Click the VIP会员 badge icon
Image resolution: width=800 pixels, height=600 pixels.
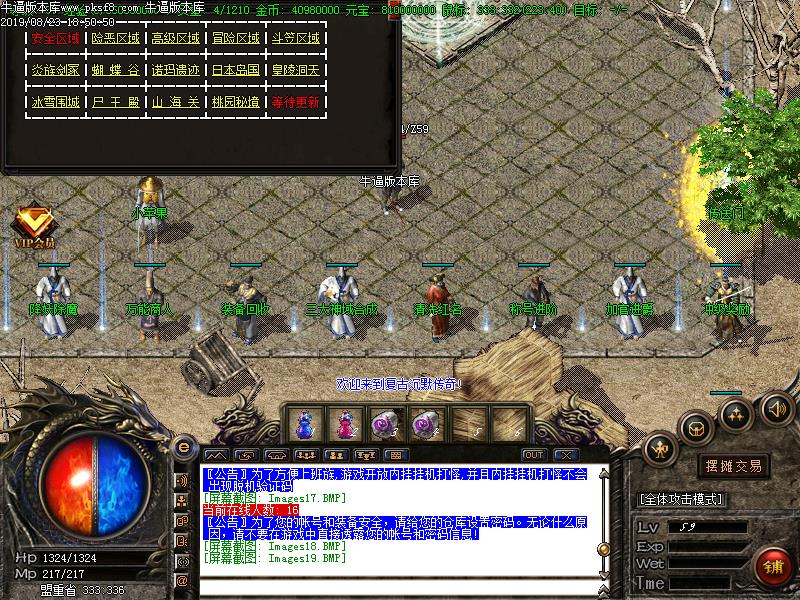tap(35, 224)
